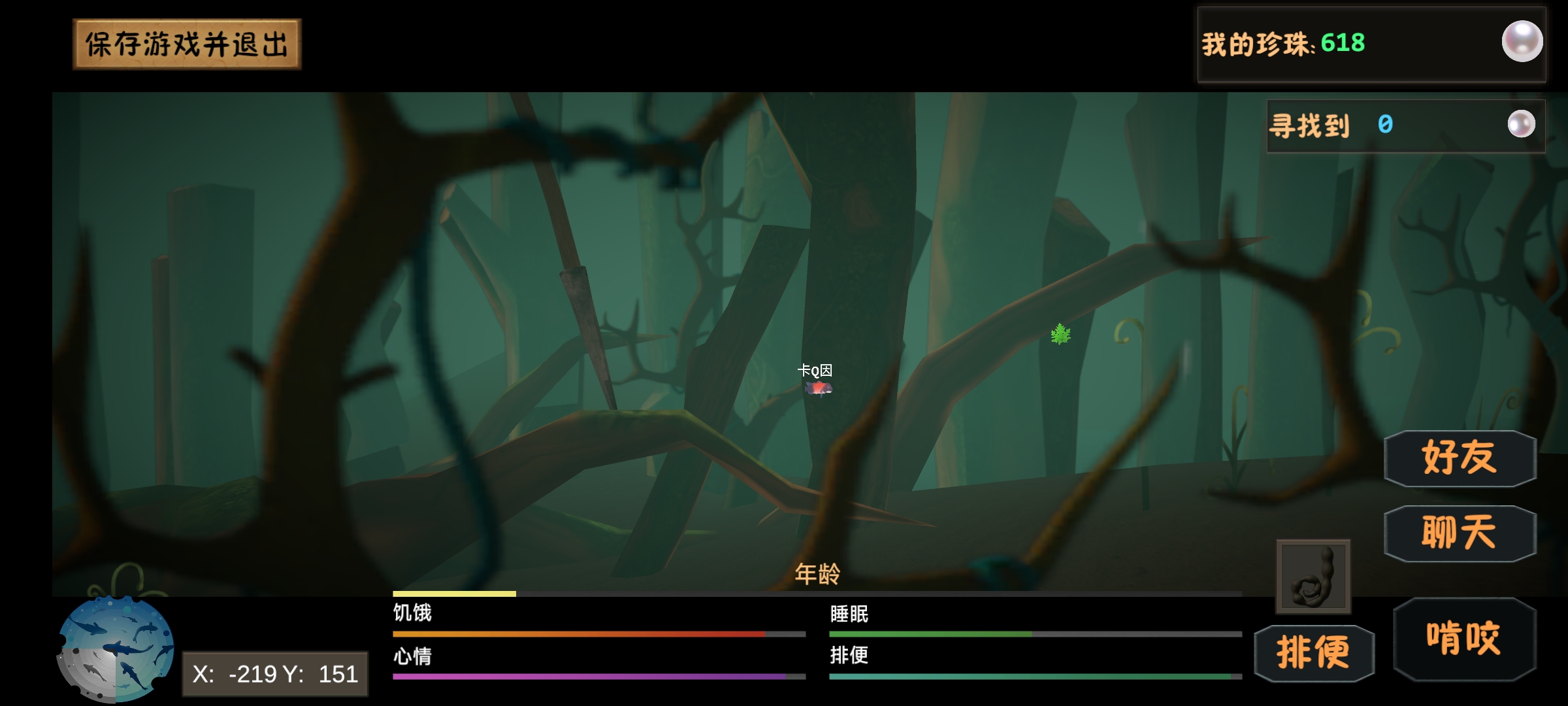This screenshot has height=706, width=1568.
Task: Activate the 啃咬 bite action
Action: (x=1463, y=639)
